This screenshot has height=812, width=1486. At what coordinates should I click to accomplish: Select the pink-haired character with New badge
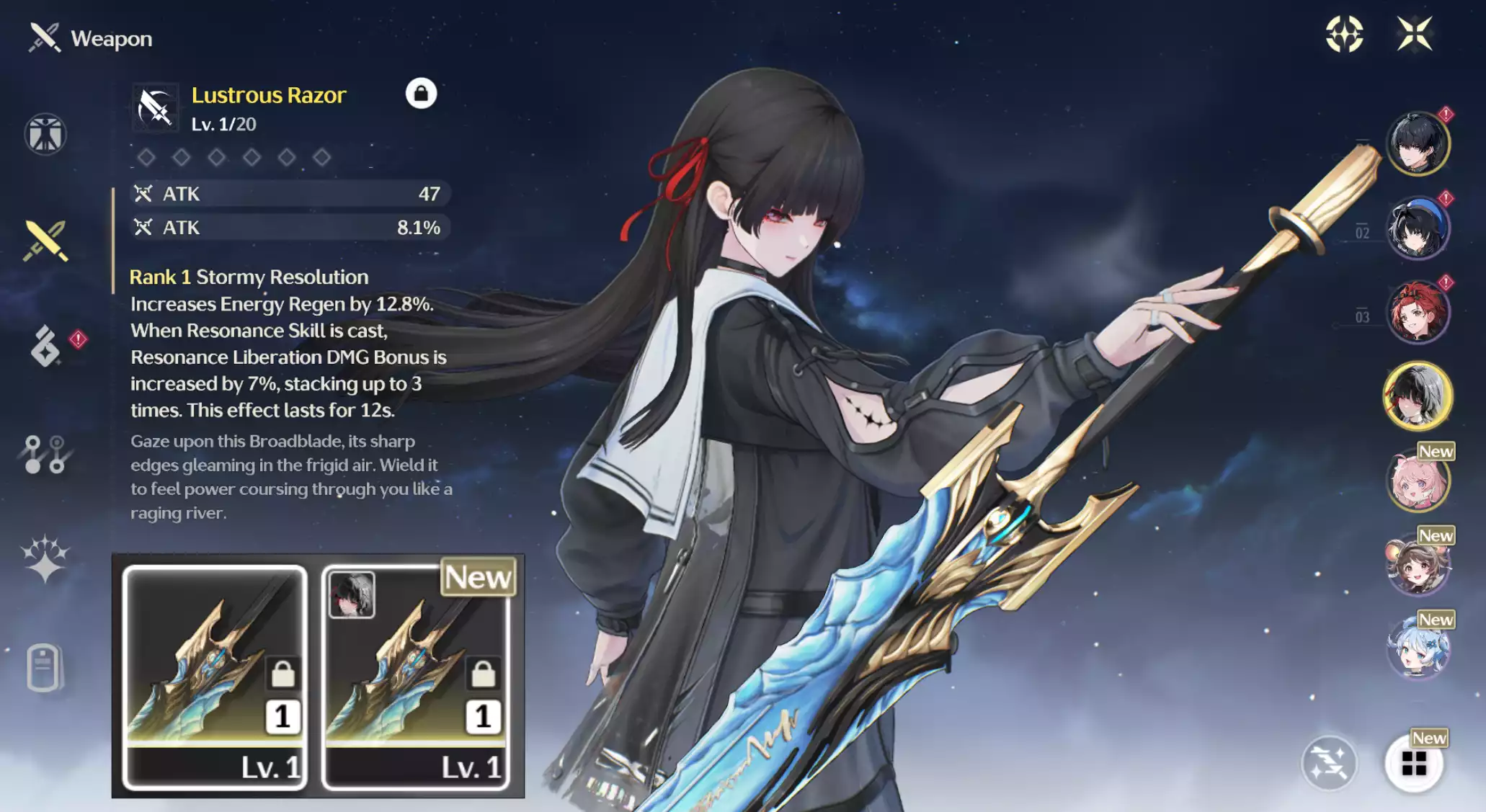(x=1418, y=482)
